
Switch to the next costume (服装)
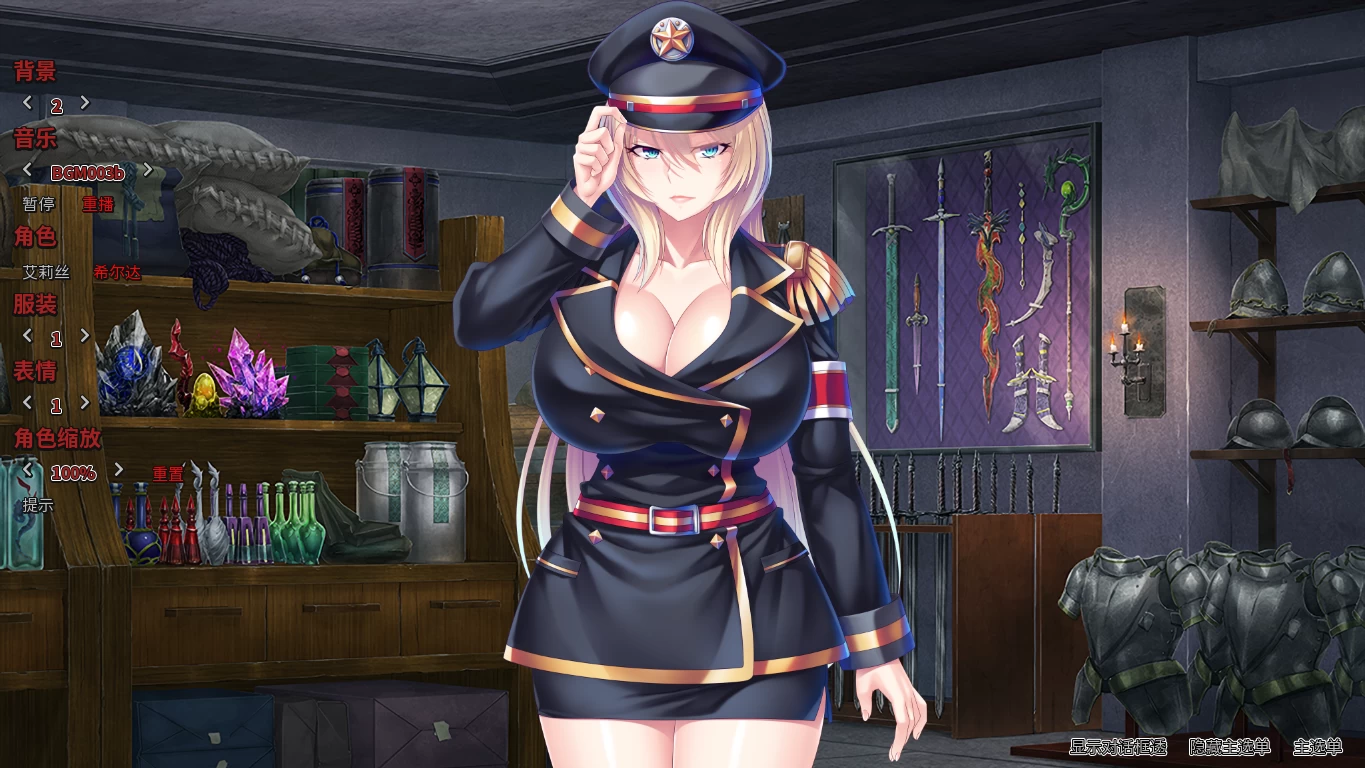(85, 335)
